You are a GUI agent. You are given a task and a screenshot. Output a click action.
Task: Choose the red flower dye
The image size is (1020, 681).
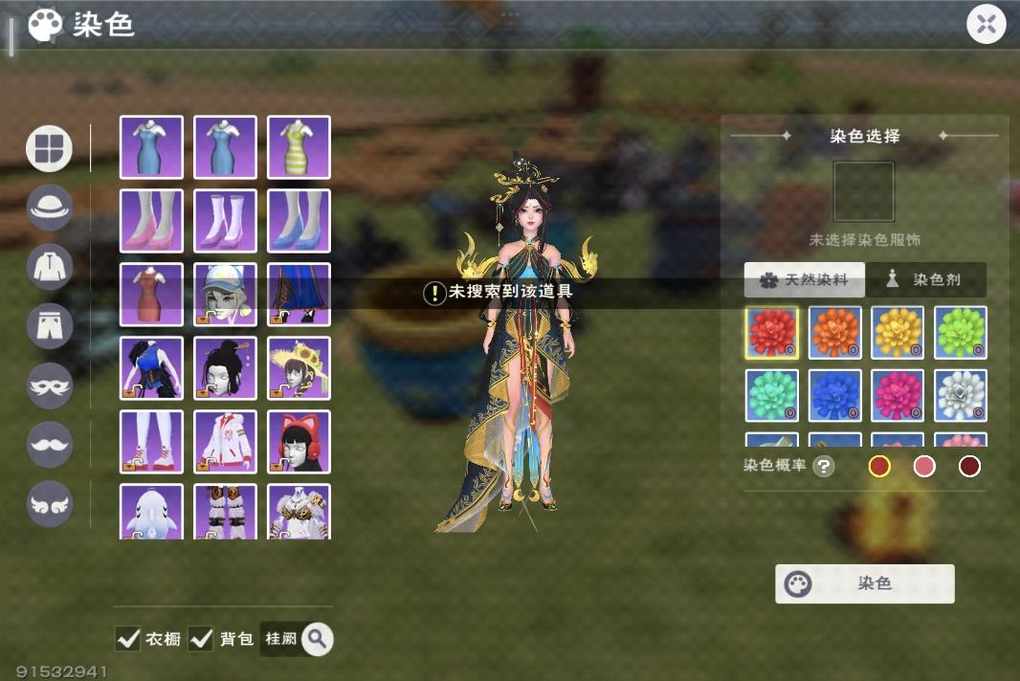pyautogui.click(x=772, y=332)
